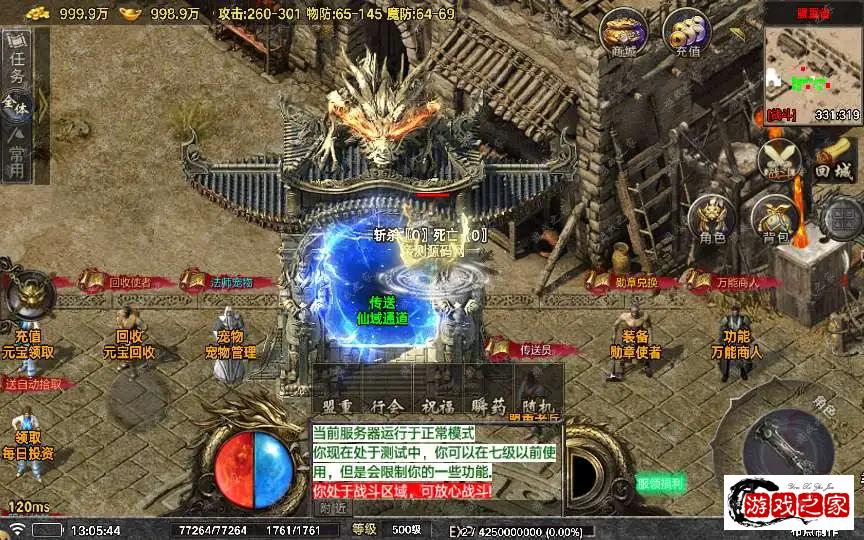Click the 盟重 hotbar button
This screenshot has width=864, height=540.
(334, 407)
